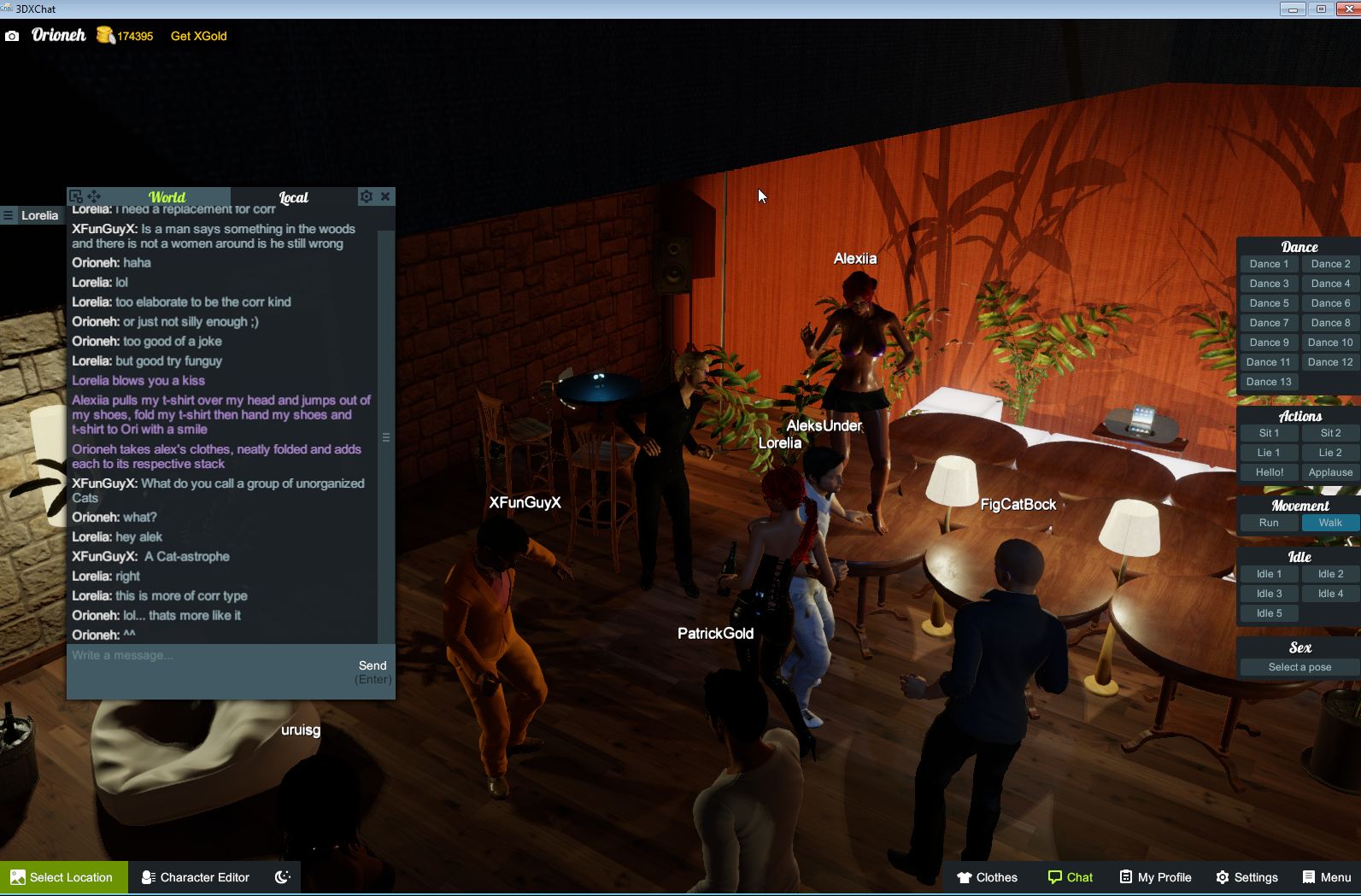Switch to the World chat tab
The image size is (1361, 896).
pyautogui.click(x=167, y=196)
